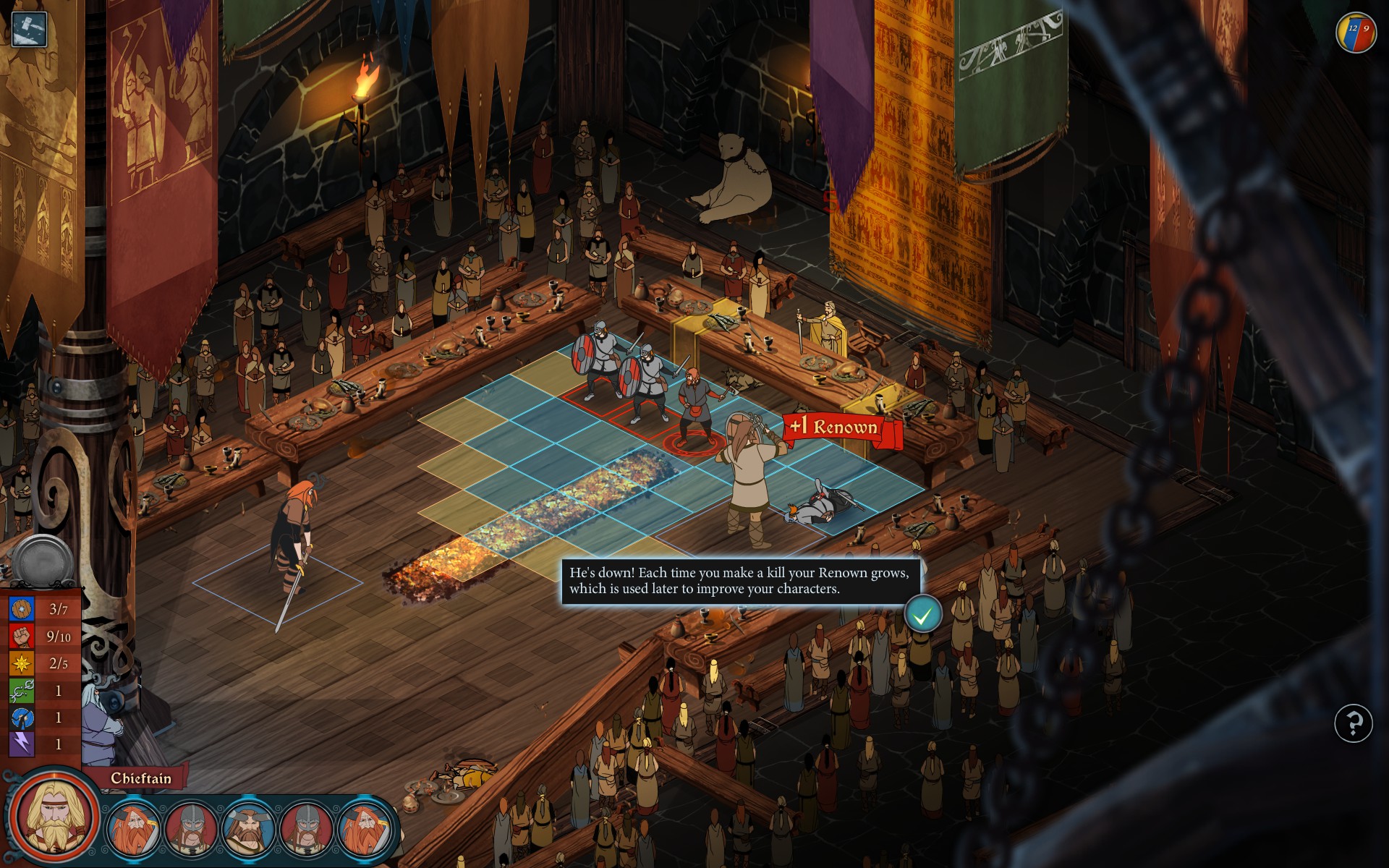The width and height of the screenshot is (1389, 868).
Task: Open the hammer menu icon
Action: (30, 30)
